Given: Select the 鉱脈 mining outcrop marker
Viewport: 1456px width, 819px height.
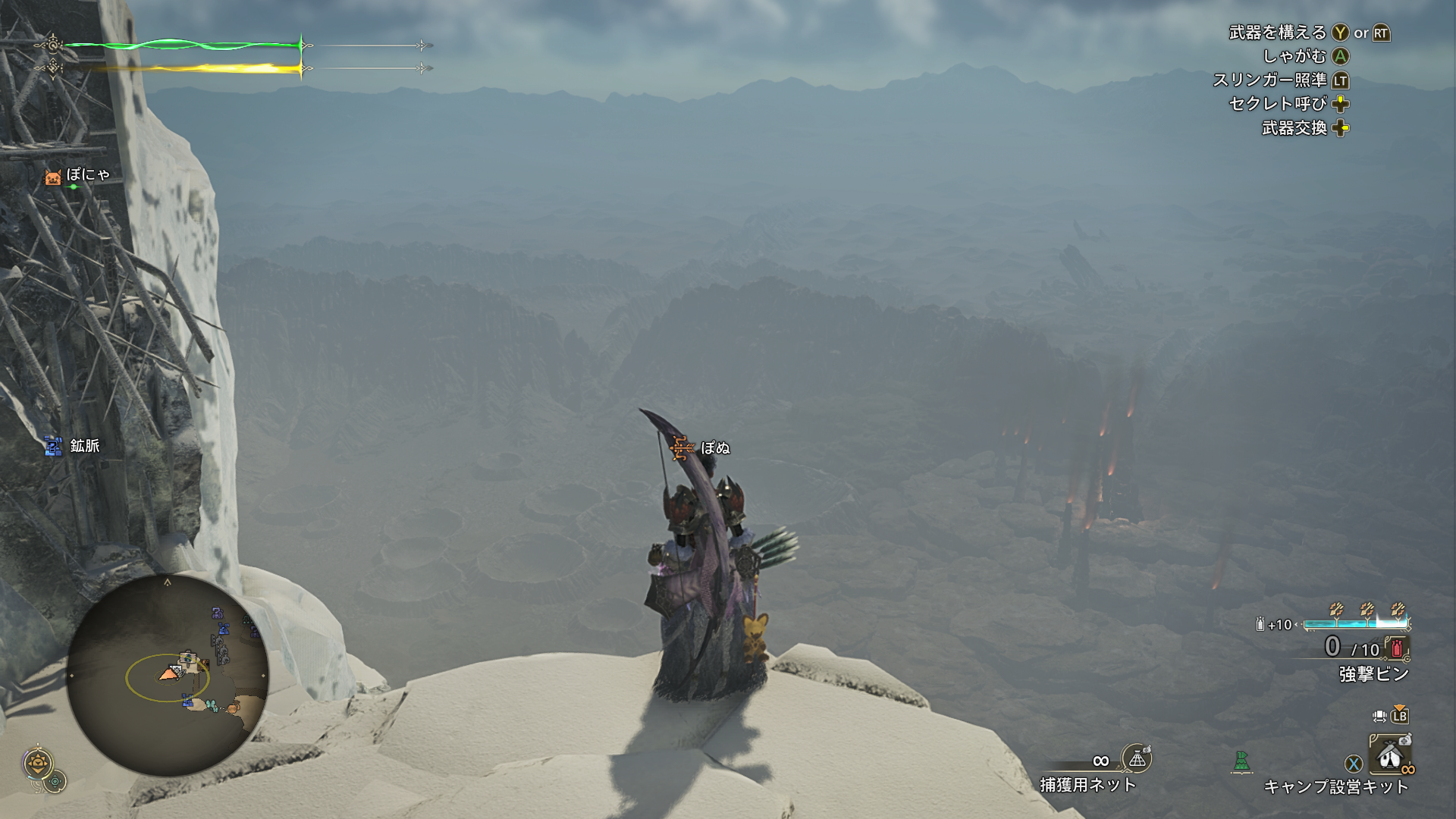Looking at the screenshot, I should [x=53, y=446].
